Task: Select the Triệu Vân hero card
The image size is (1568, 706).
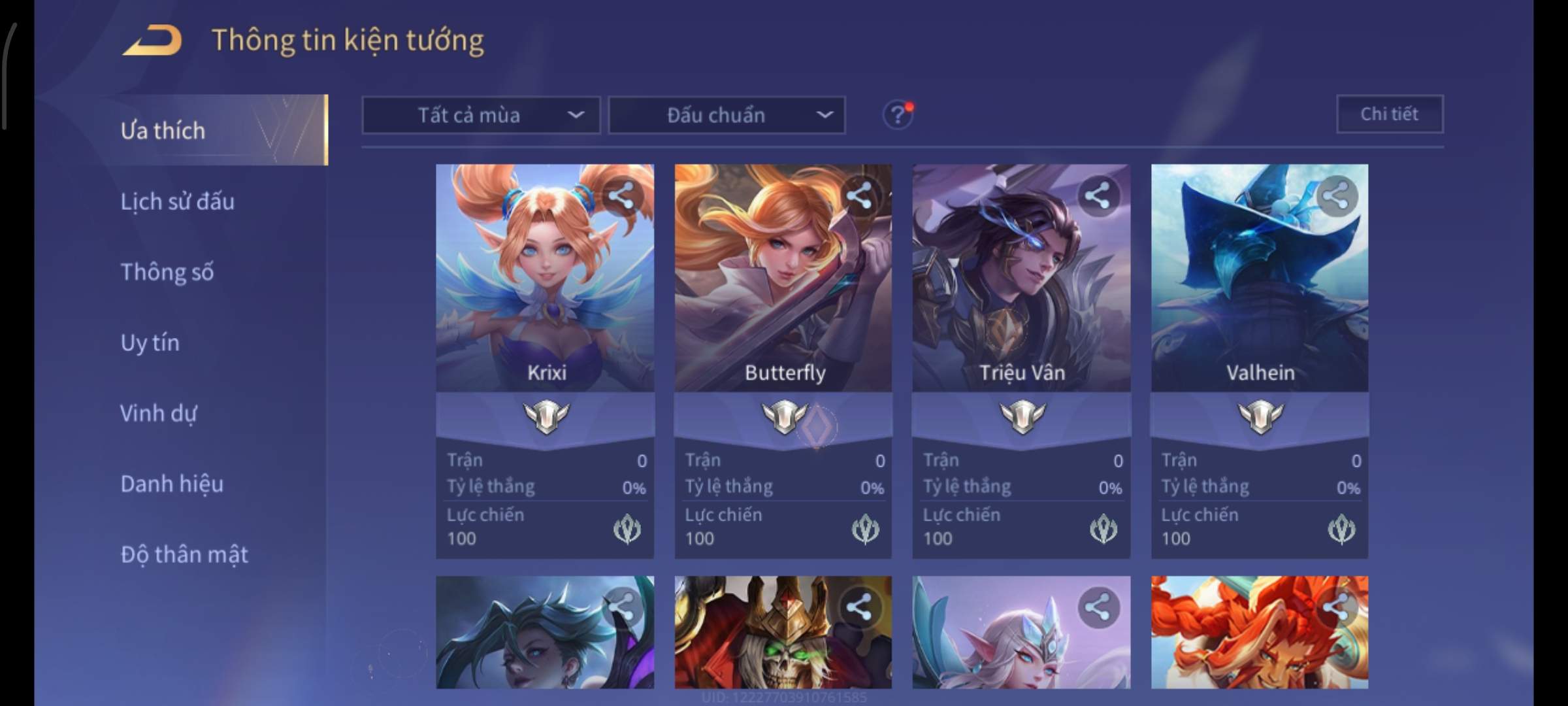Action: point(1021,294)
